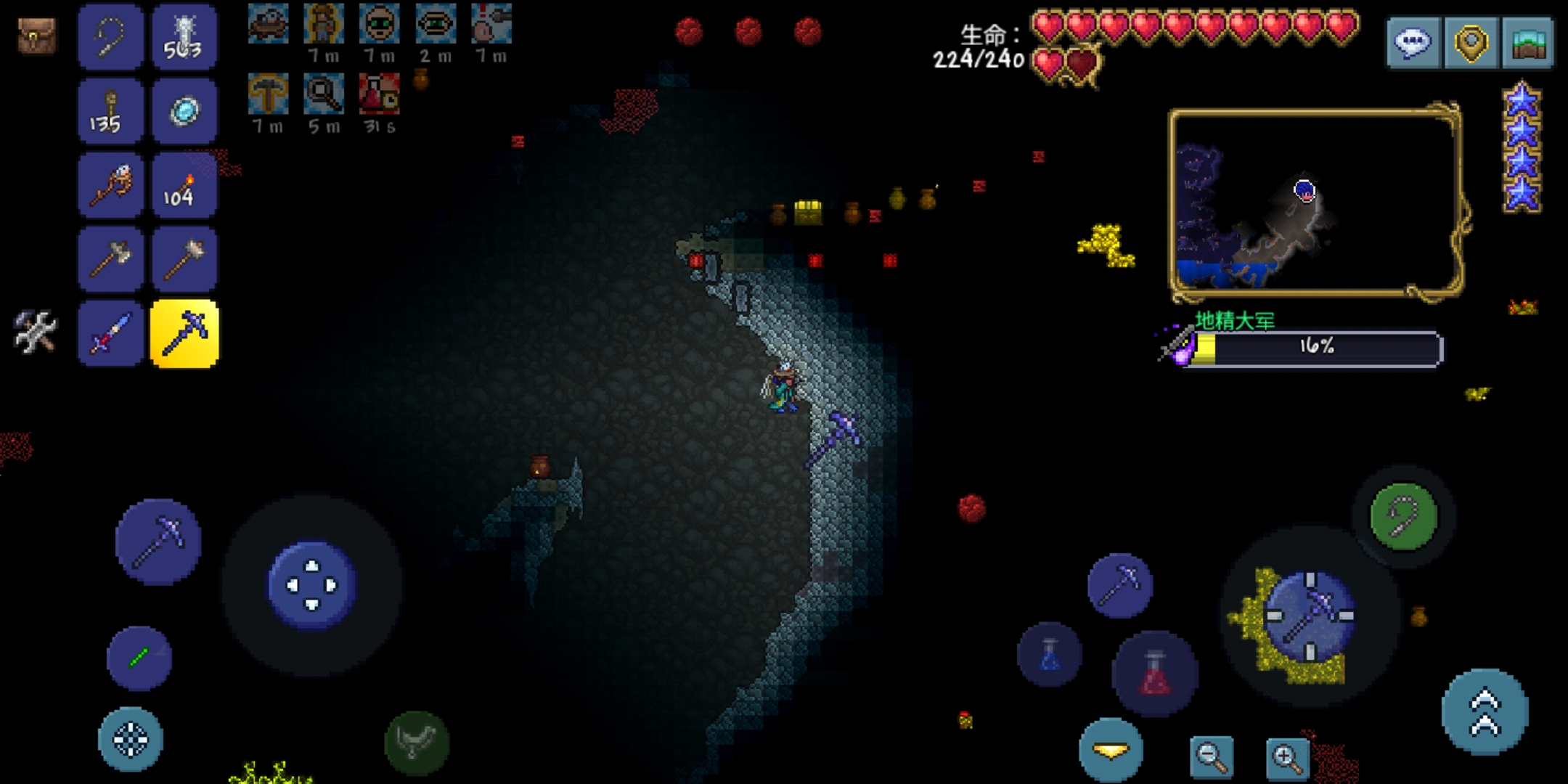
Task: Select the sword hotbar slot
Action: point(110,334)
